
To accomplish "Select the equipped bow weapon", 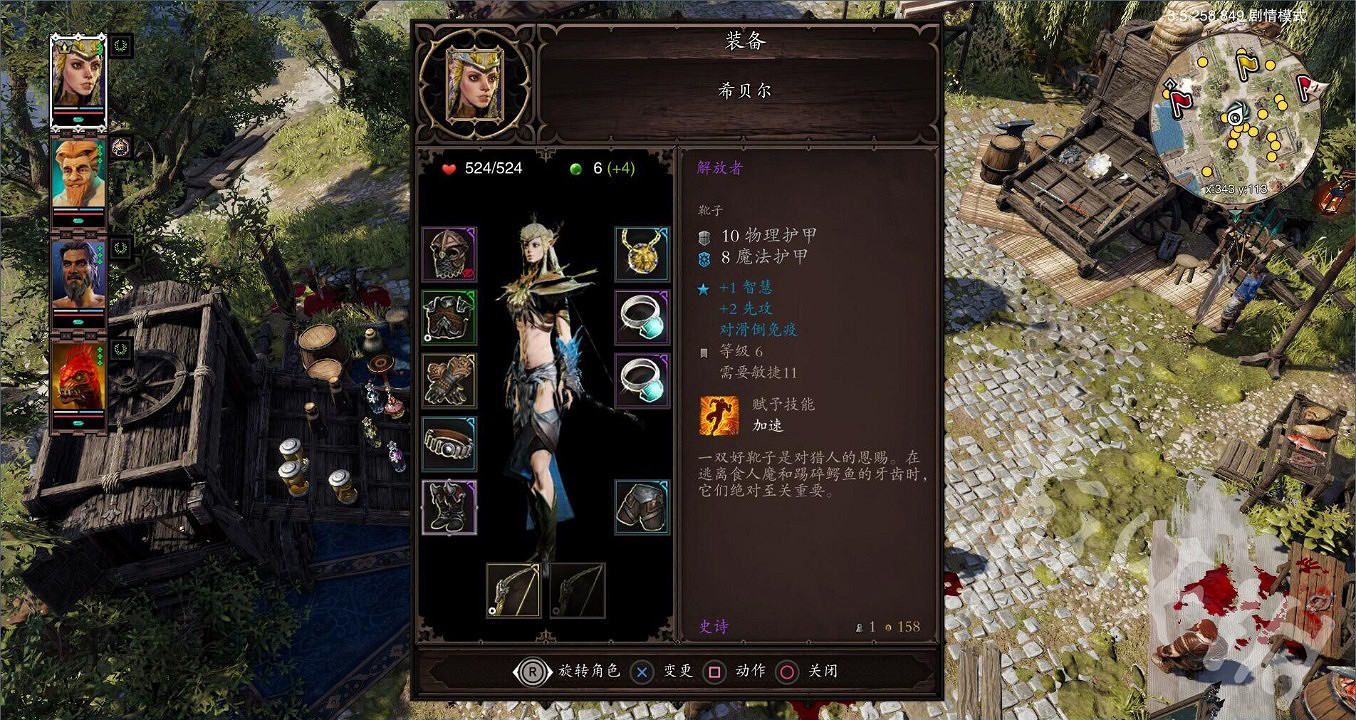I will [x=512, y=590].
